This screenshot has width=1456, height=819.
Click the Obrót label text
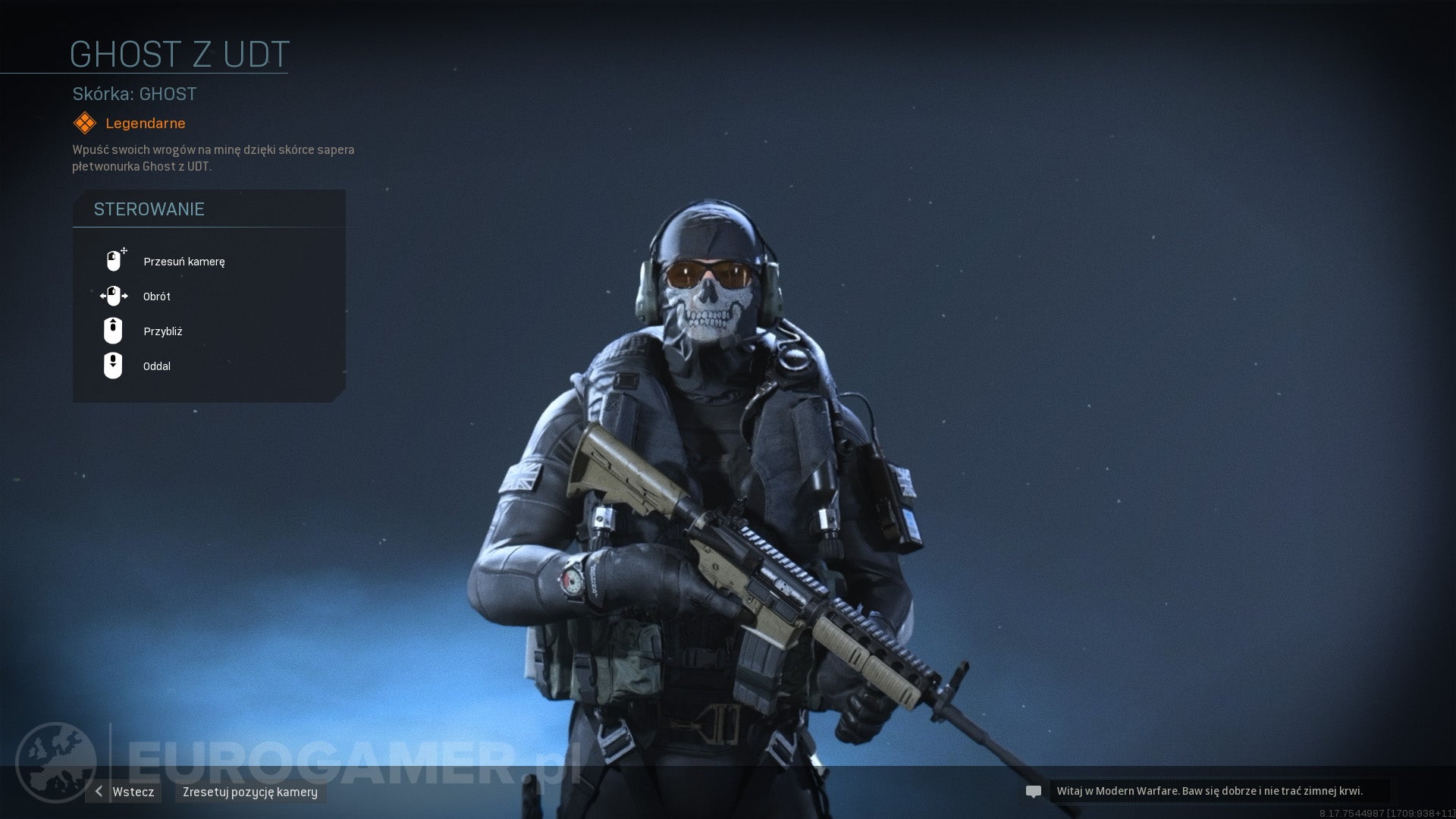pyautogui.click(x=156, y=297)
